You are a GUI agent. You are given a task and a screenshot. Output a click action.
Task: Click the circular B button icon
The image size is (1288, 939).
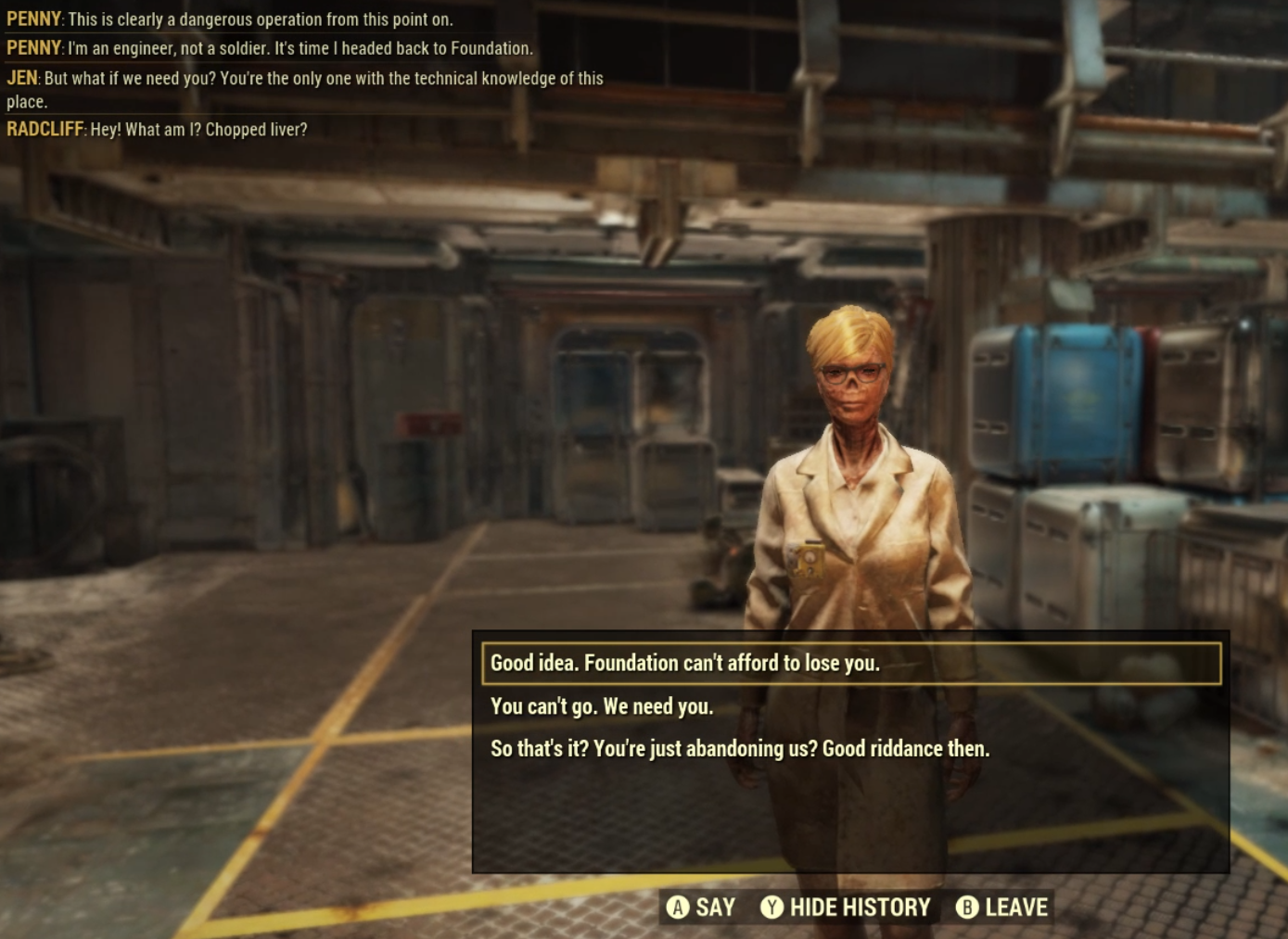coord(967,907)
